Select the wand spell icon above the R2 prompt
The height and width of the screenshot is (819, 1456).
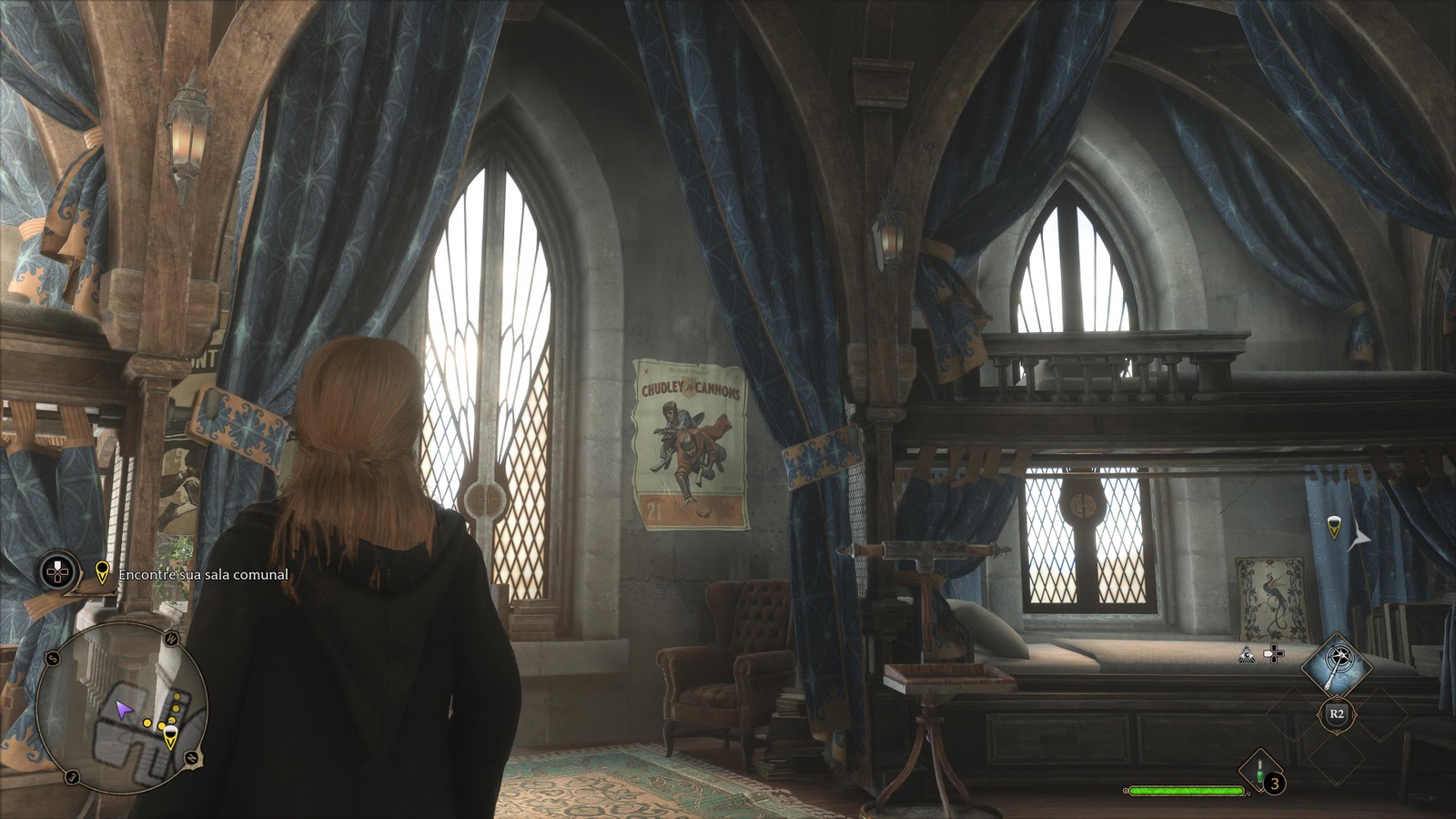tap(1337, 663)
